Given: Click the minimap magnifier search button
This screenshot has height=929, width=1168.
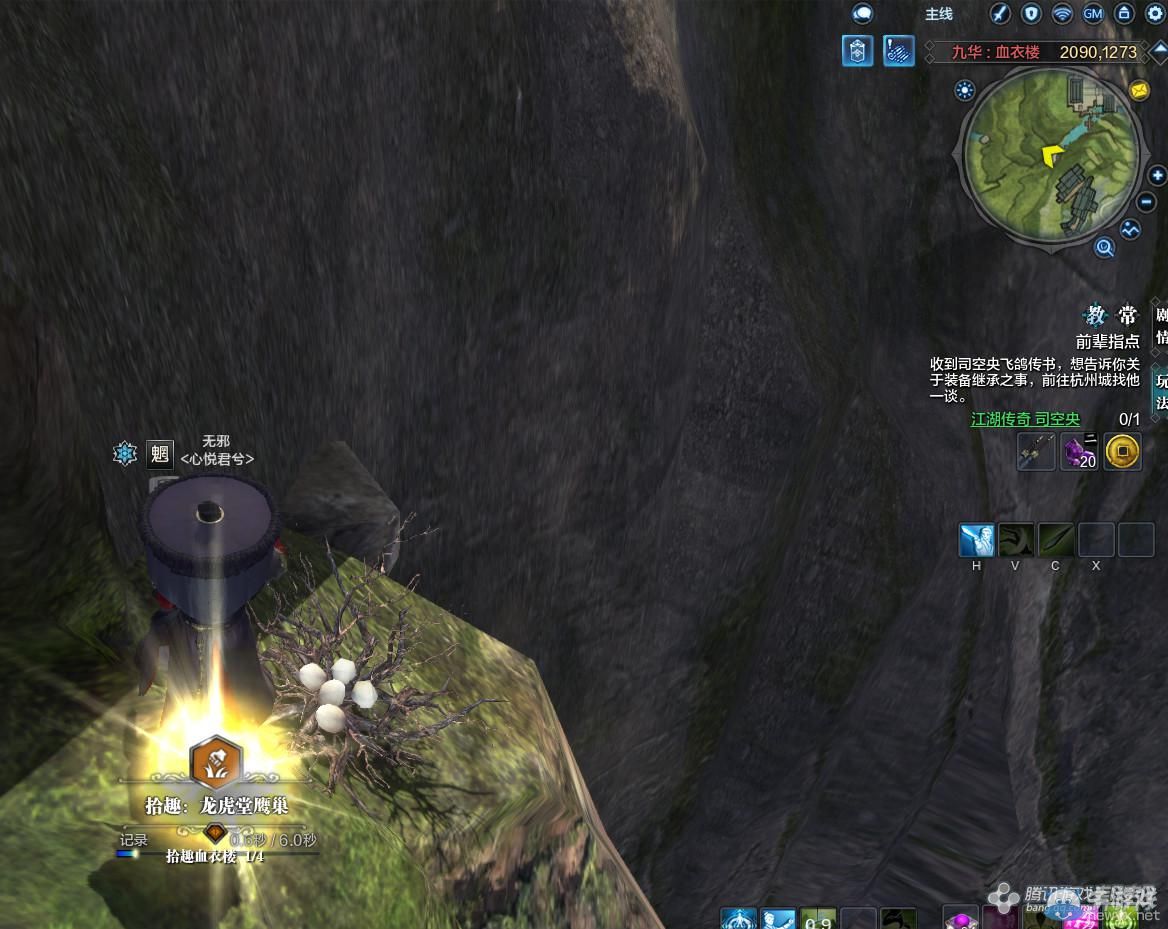Looking at the screenshot, I should coord(1105,247).
